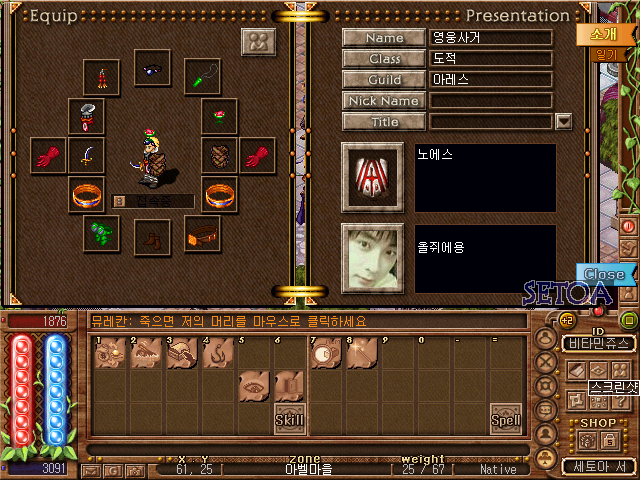Select the curved dagger weapon slot

pyautogui.click(x=86, y=155)
